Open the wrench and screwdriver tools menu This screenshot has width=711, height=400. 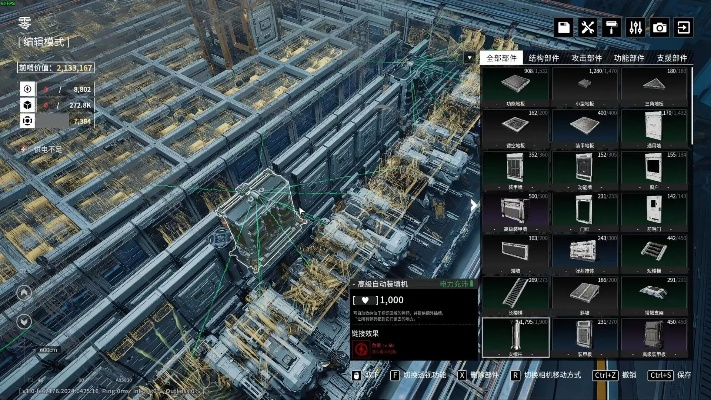(x=588, y=27)
